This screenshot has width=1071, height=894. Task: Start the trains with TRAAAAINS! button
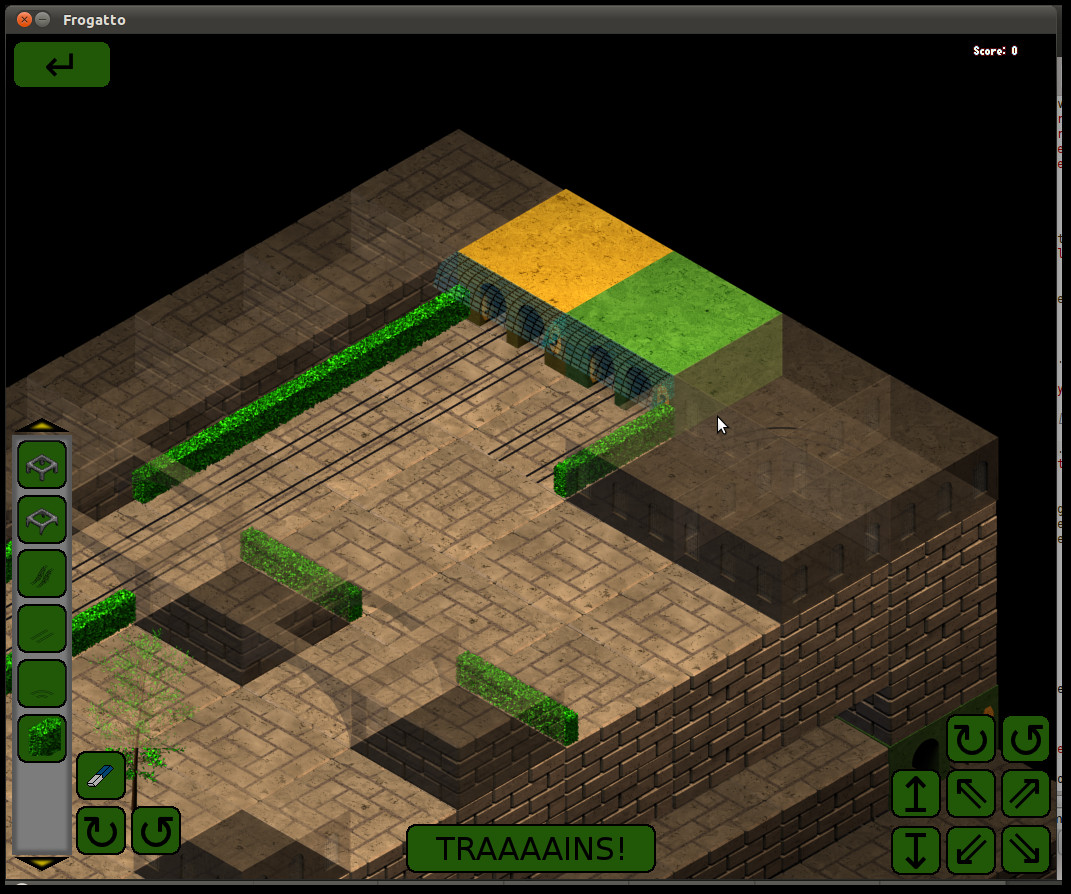tap(530, 848)
